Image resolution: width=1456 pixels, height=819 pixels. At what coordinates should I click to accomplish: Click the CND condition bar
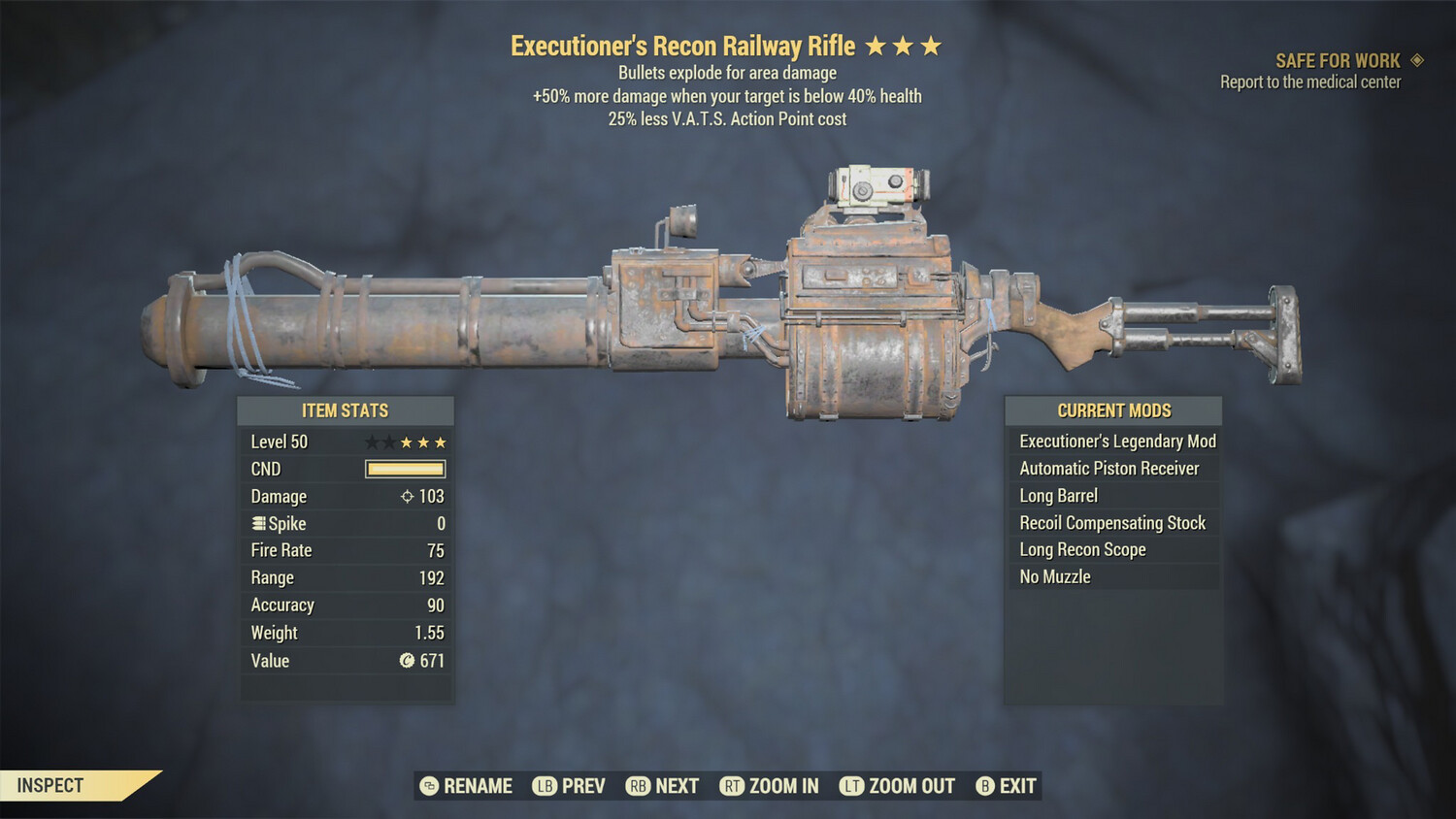405,469
